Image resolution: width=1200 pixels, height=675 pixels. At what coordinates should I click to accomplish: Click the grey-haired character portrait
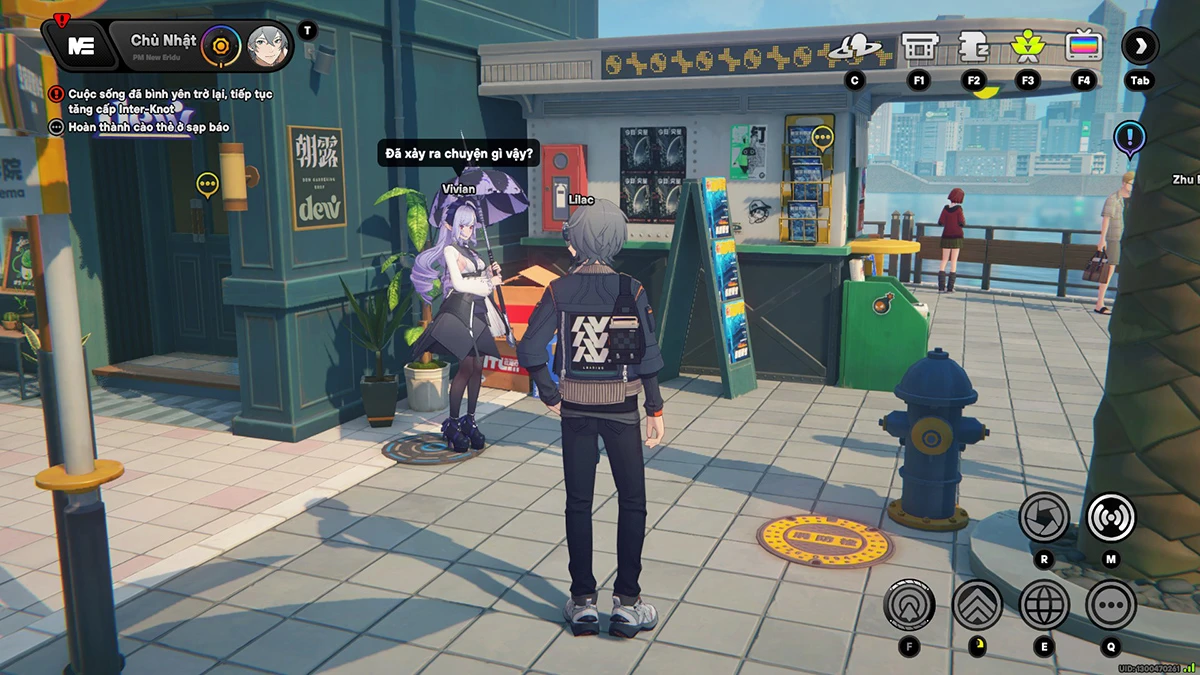point(268,46)
